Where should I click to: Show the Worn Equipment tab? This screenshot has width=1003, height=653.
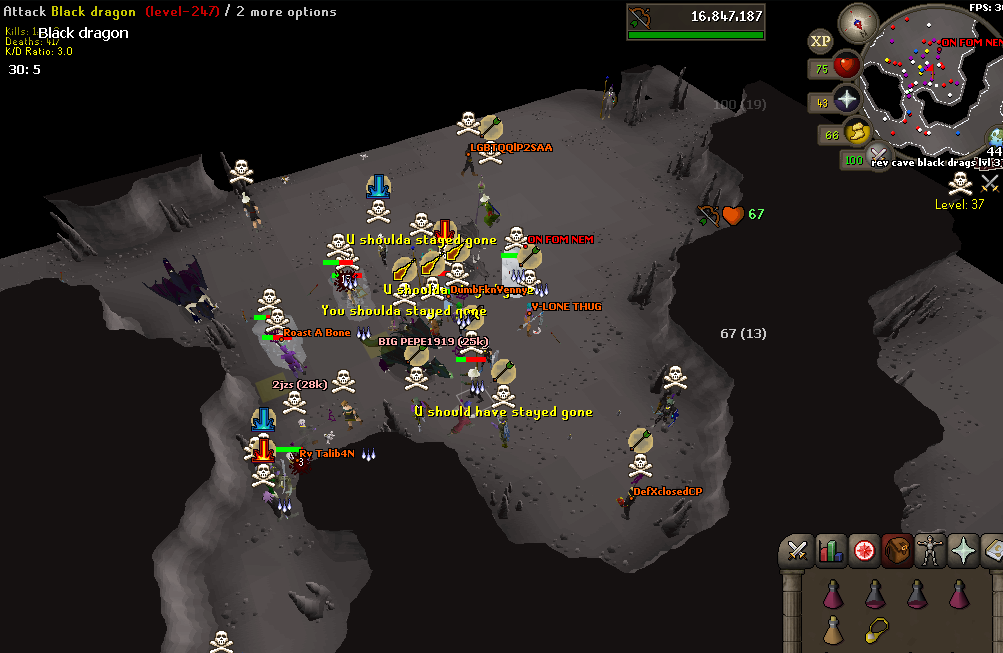(930, 550)
